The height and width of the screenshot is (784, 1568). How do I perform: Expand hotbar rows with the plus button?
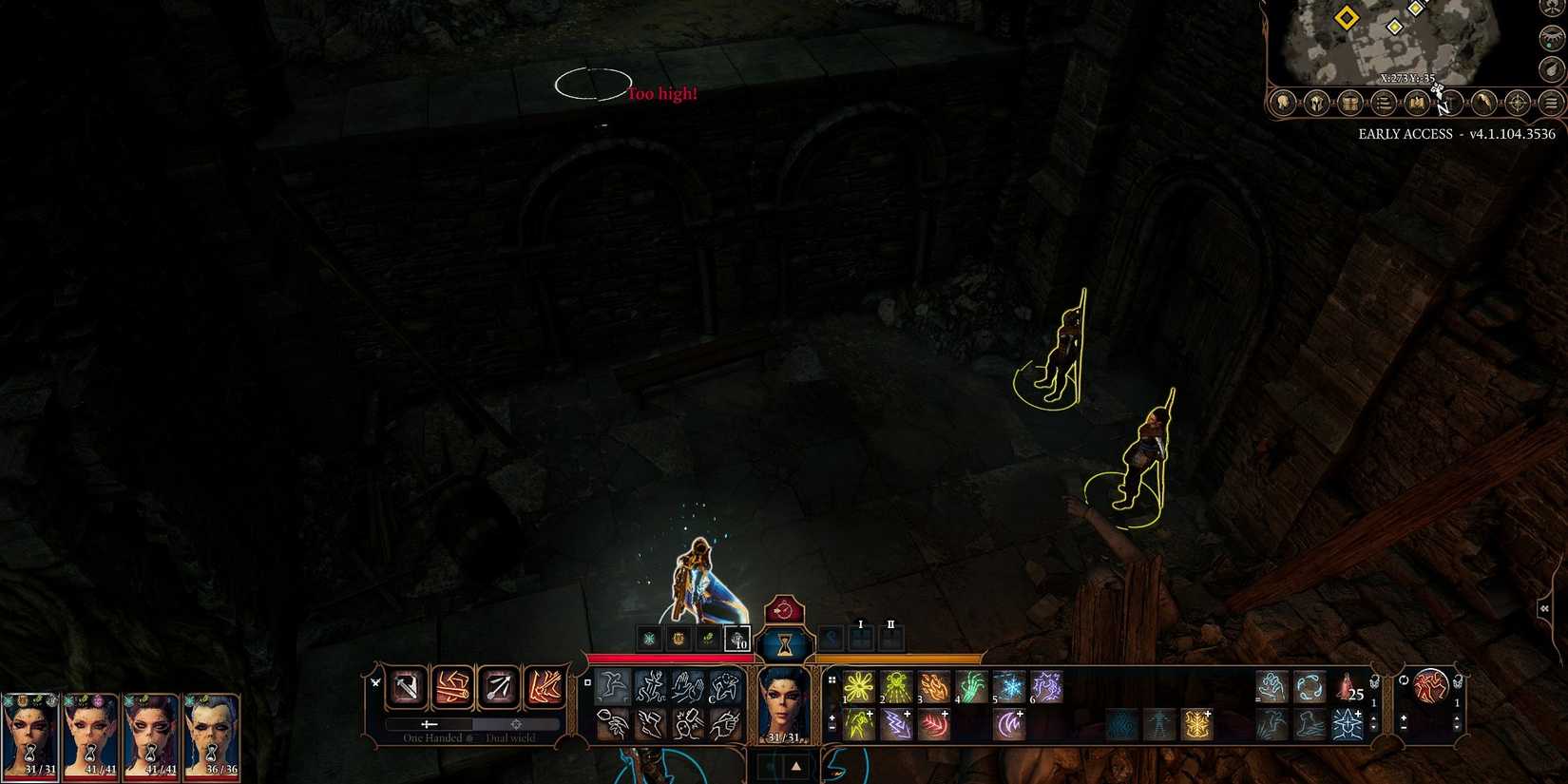tap(832, 717)
